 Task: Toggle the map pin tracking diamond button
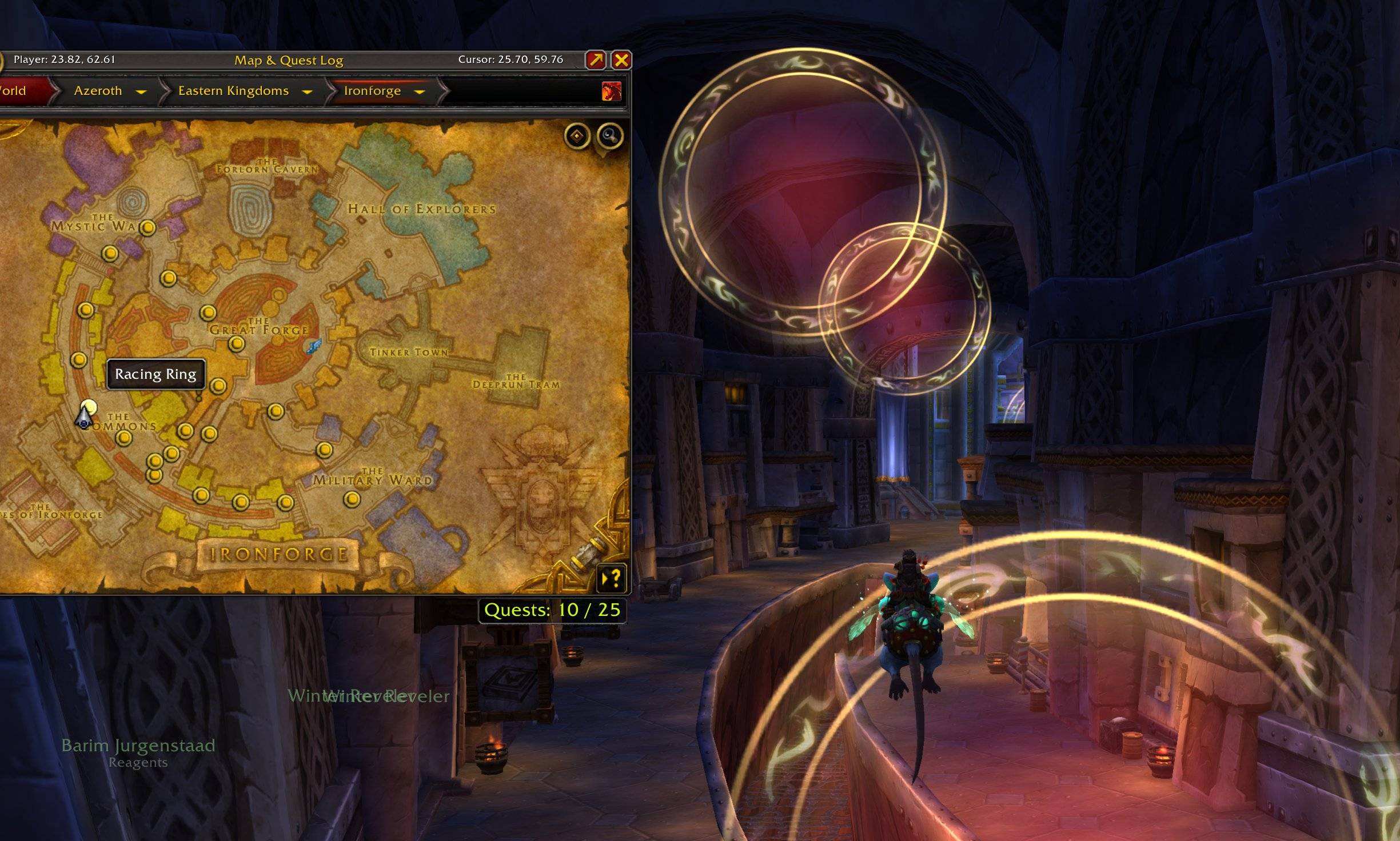point(577,136)
